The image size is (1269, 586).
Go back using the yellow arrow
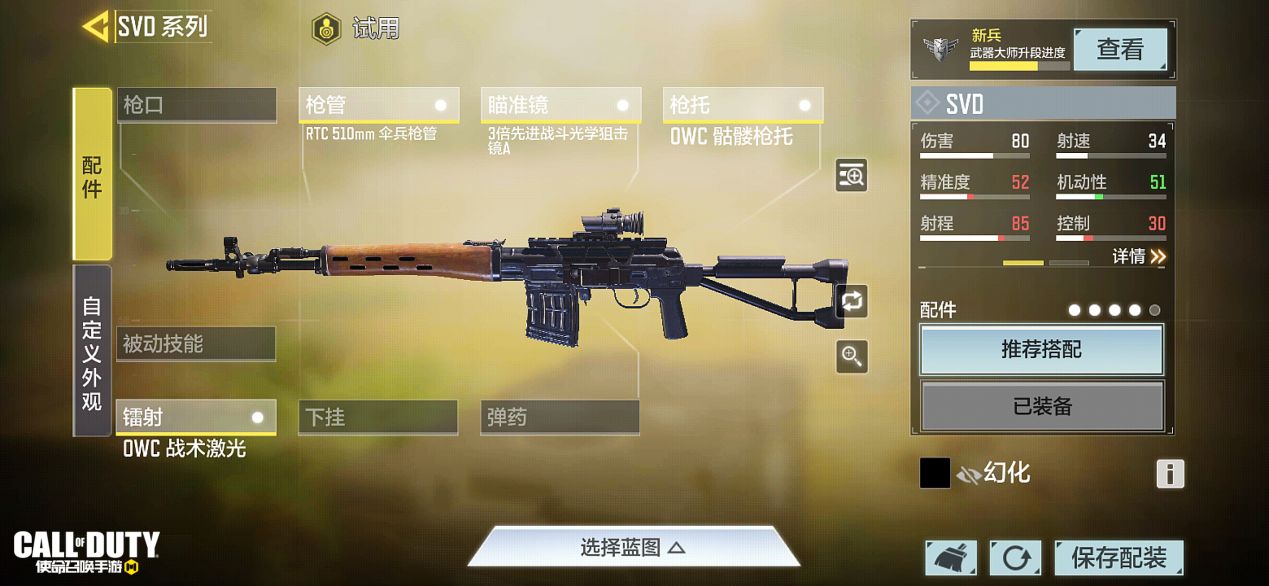coord(96,26)
